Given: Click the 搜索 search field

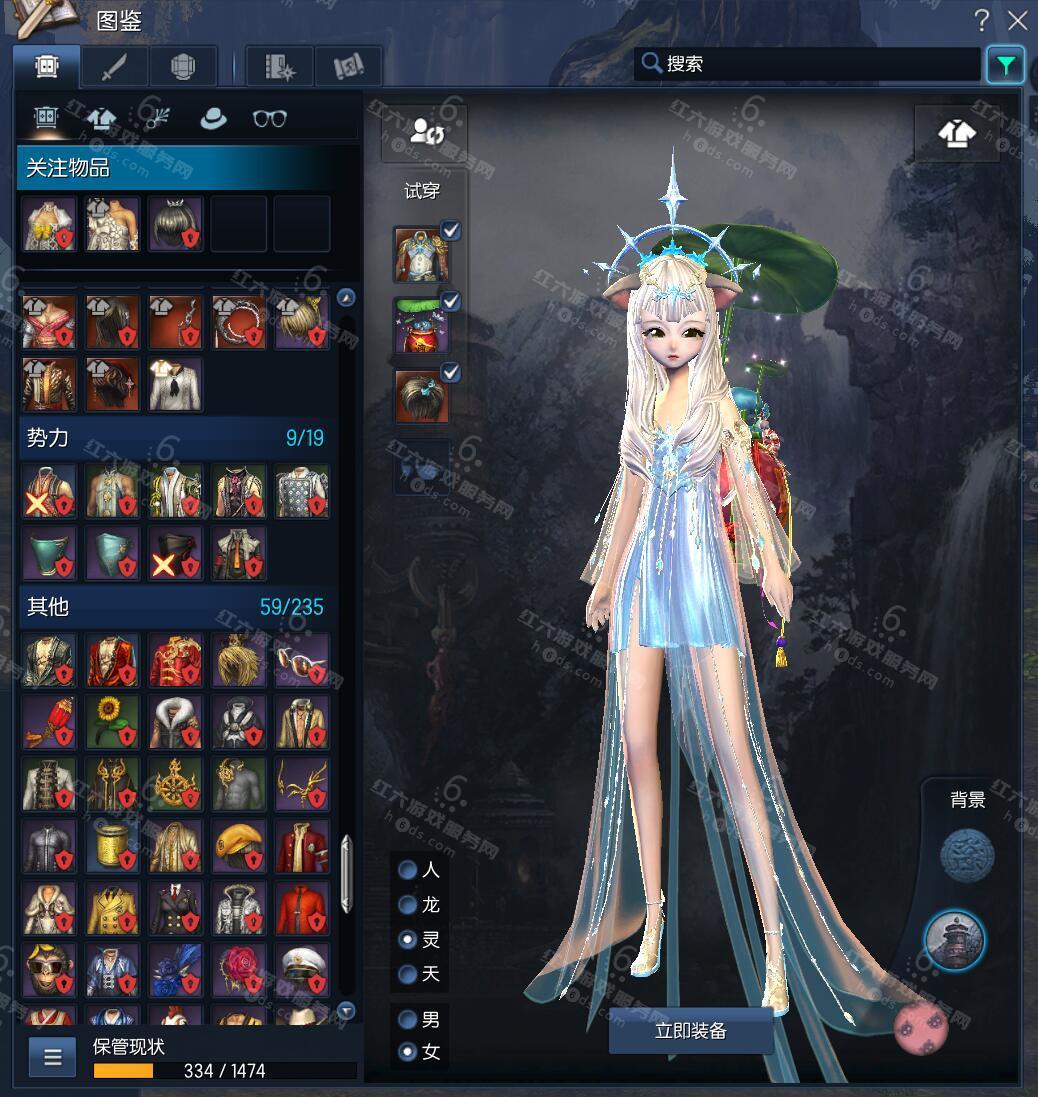Looking at the screenshot, I should tap(810, 64).
